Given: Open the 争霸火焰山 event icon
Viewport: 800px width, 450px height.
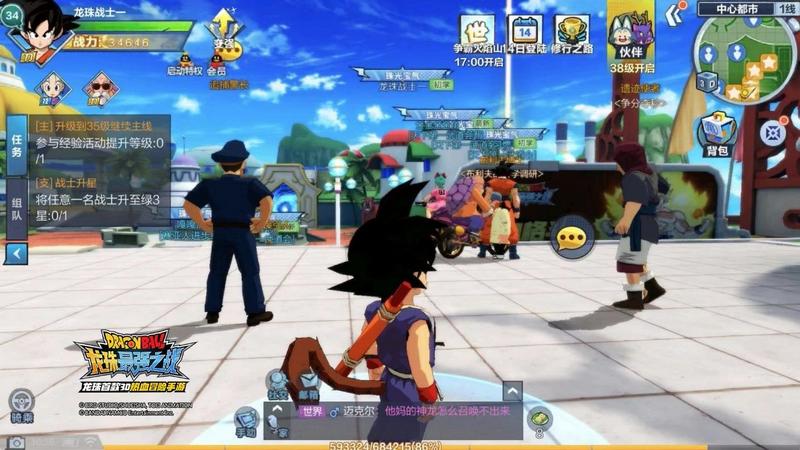Looking at the screenshot, I should point(478,31).
